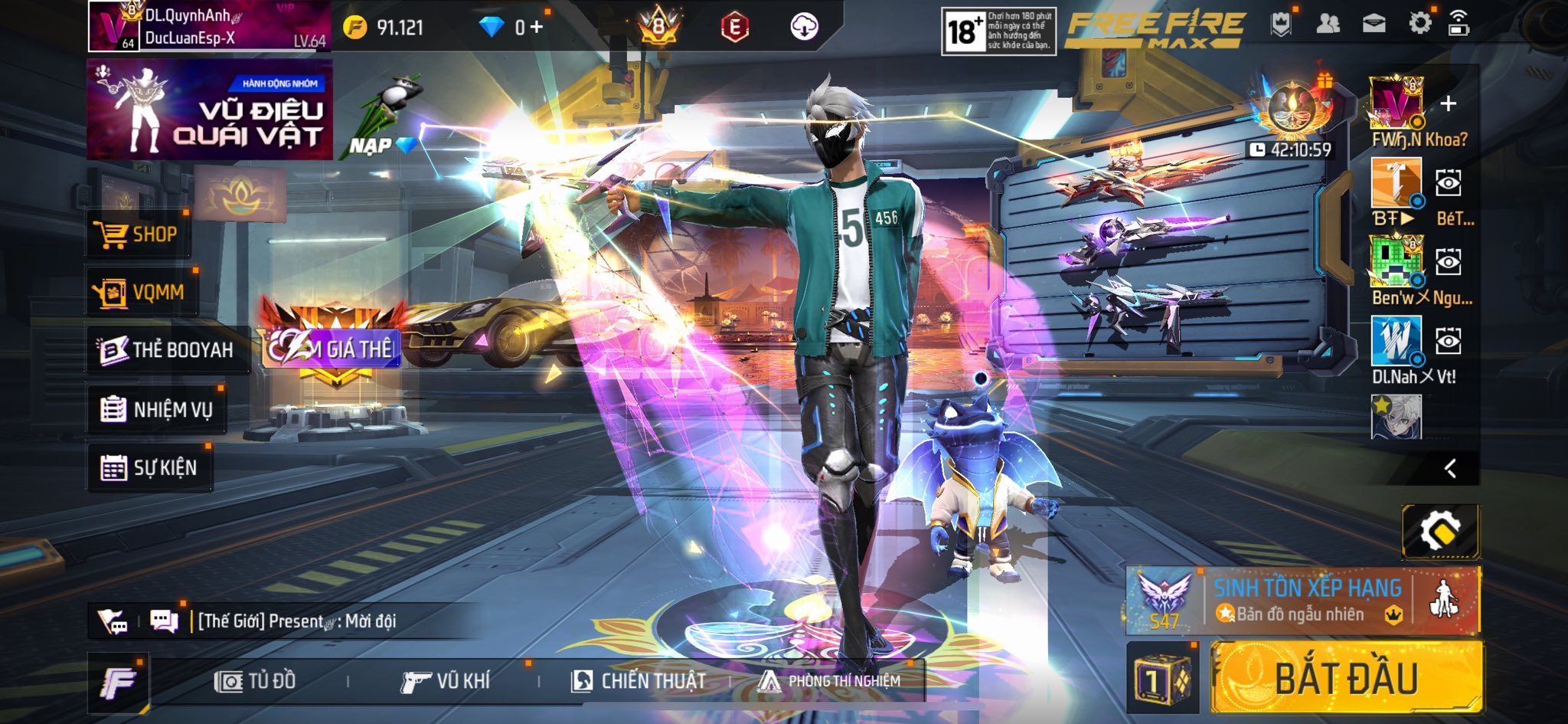Image resolution: width=1568 pixels, height=724 pixels.
Task: Open the TỦ ĐỒ wardrobe tab
Action: tap(255, 680)
